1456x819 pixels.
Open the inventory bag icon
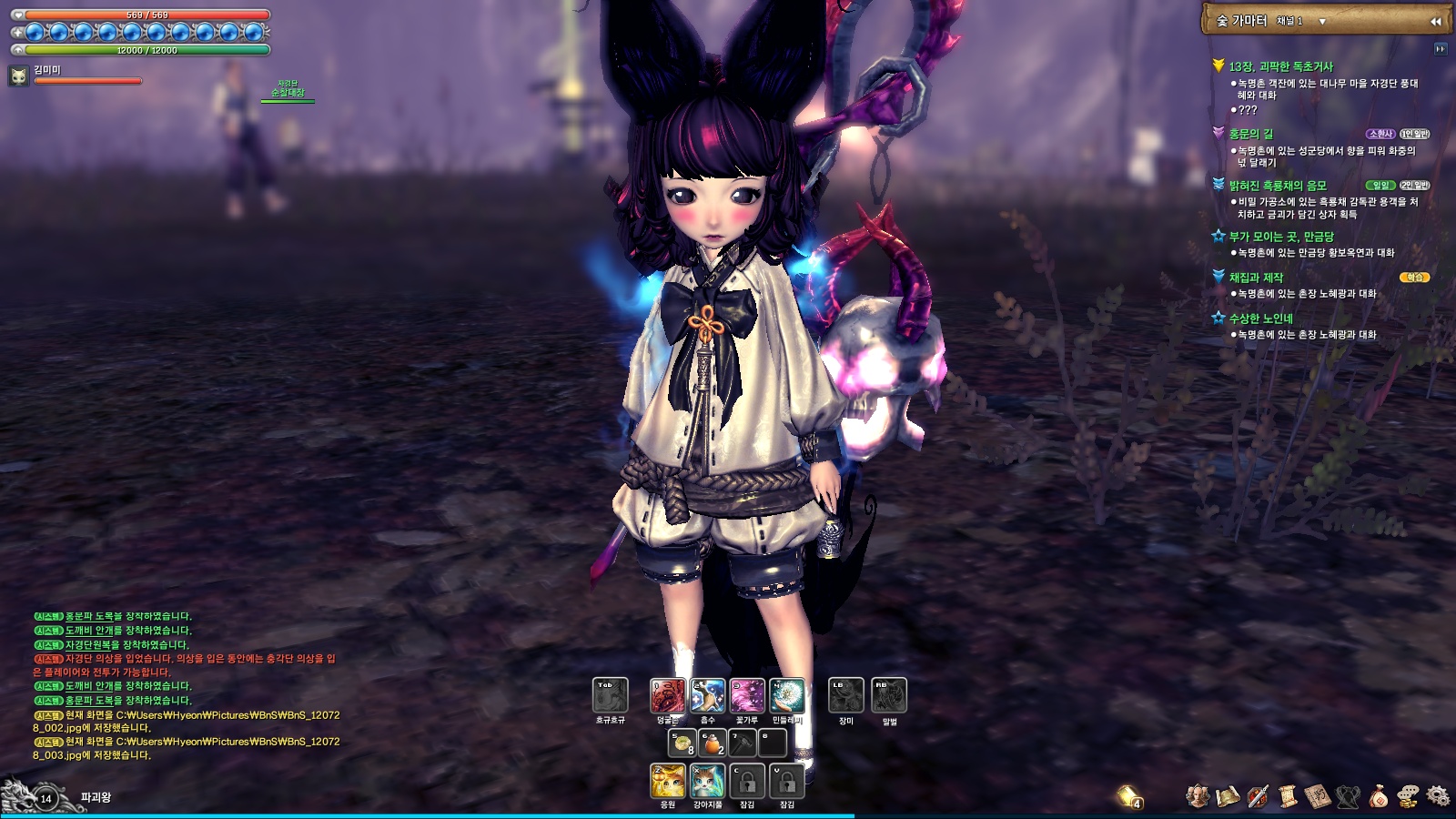pos(1379,795)
